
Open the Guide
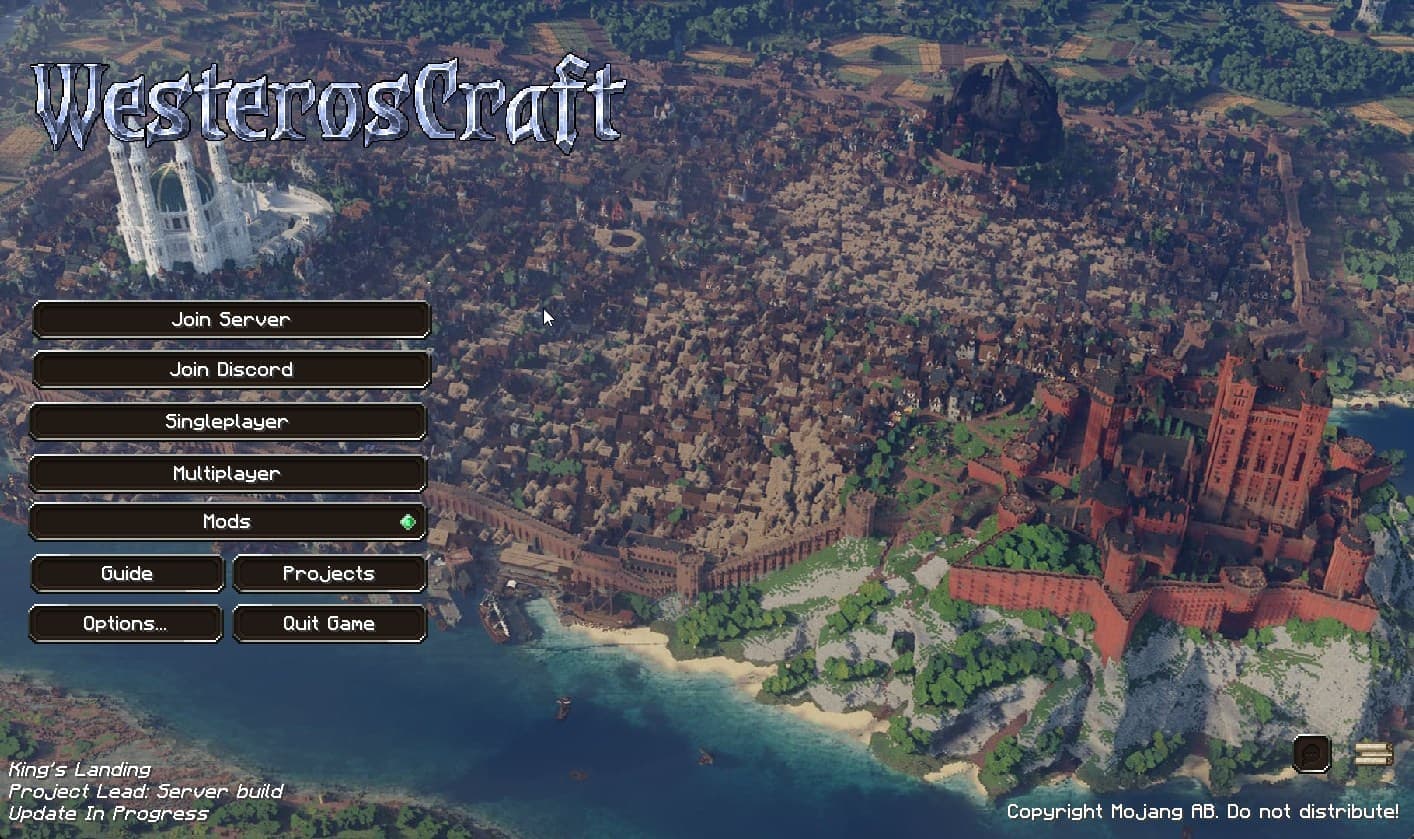coord(126,573)
